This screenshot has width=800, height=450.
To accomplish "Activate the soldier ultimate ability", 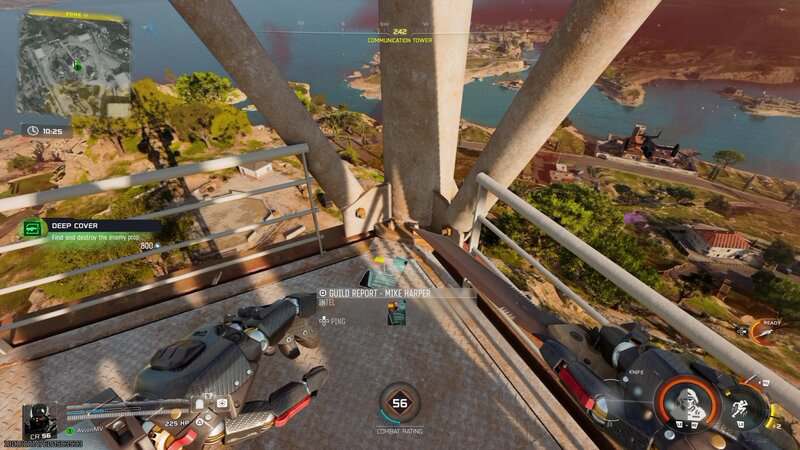I will coord(687,400).
